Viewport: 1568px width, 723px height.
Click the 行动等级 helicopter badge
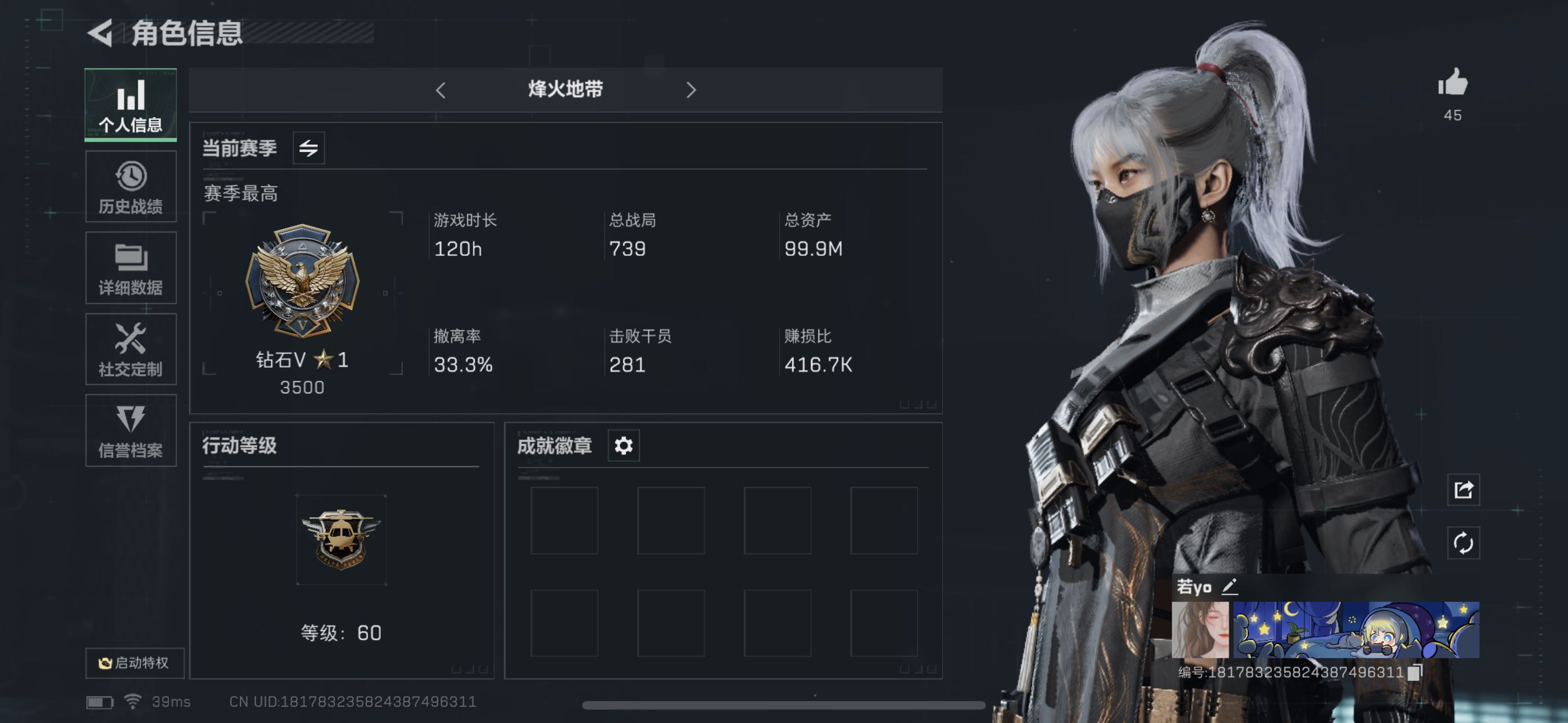(x=341, y=539)
